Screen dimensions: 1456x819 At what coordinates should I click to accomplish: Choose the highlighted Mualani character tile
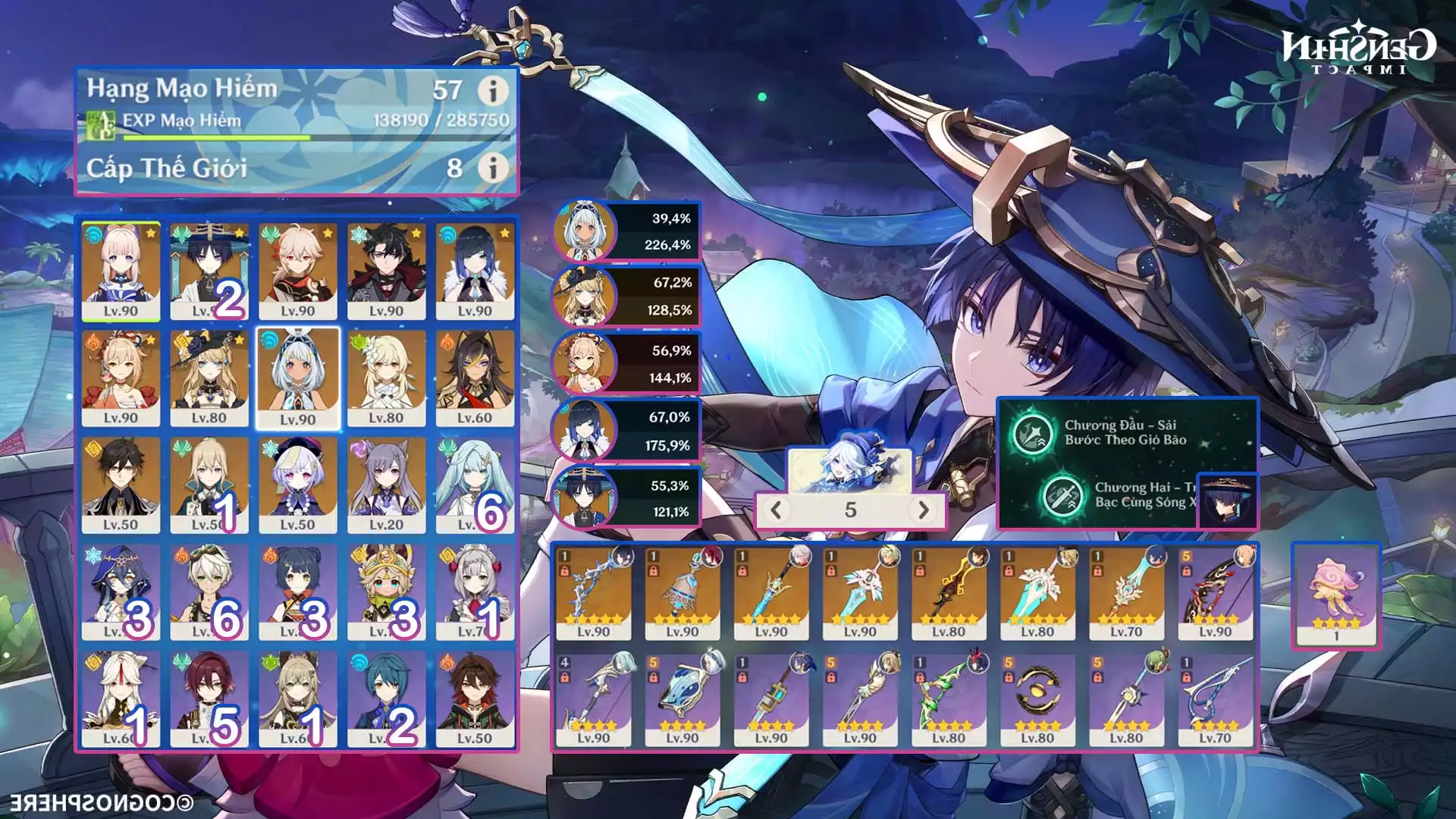[x=297, y=378]
